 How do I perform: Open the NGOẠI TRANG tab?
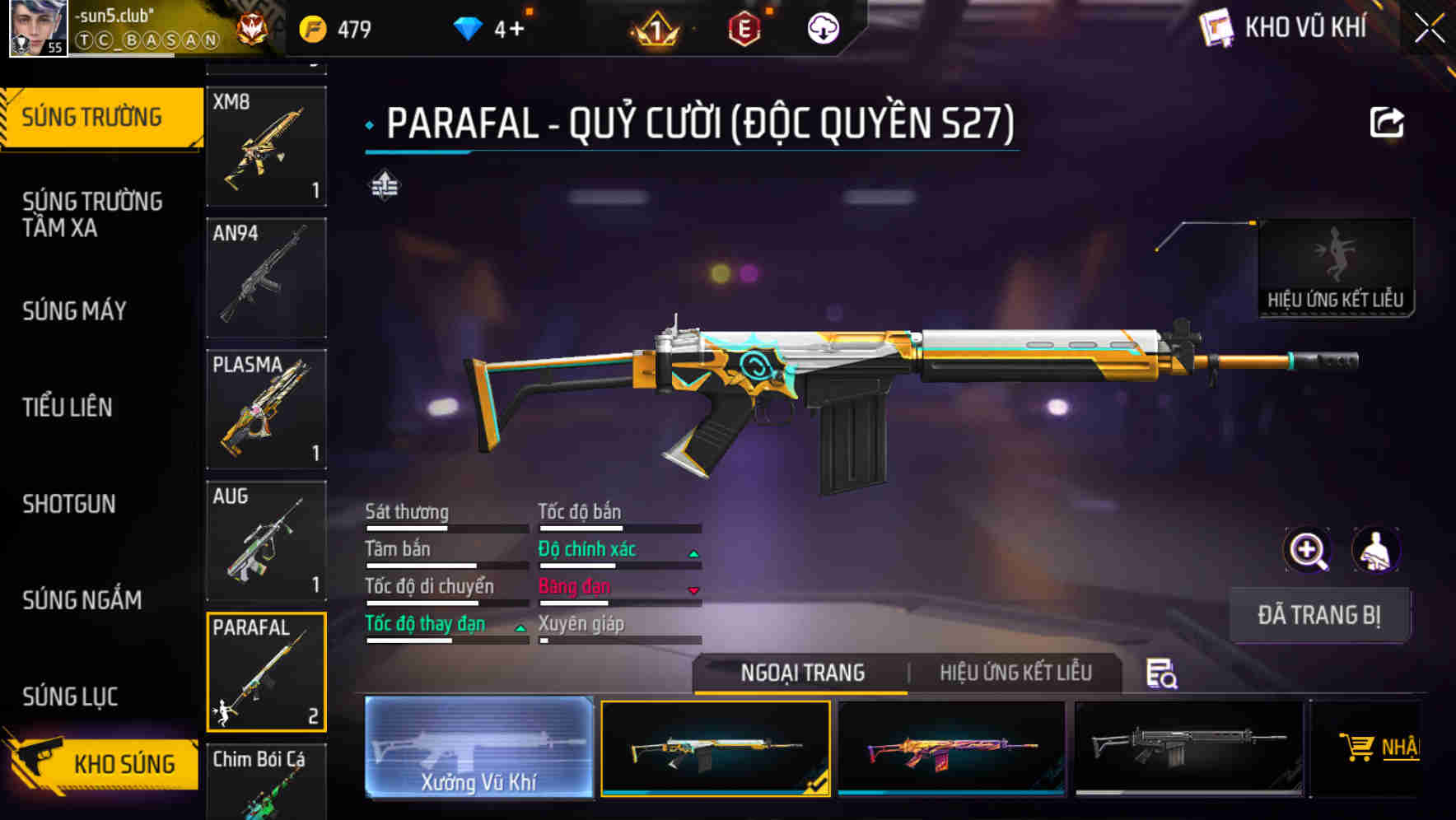tap(801, 673)
